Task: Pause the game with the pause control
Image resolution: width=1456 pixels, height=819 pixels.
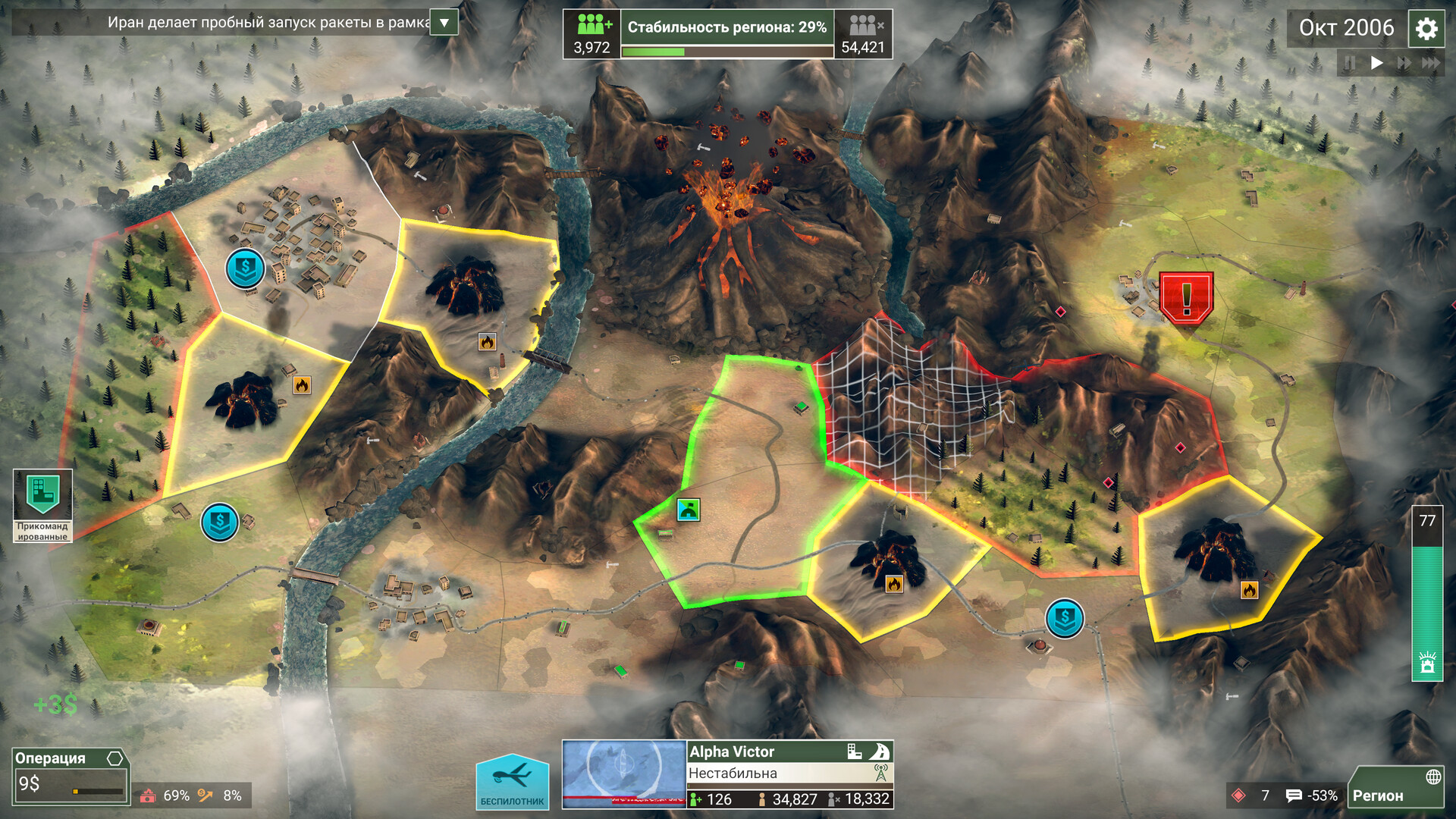Action: point(1351,64)
